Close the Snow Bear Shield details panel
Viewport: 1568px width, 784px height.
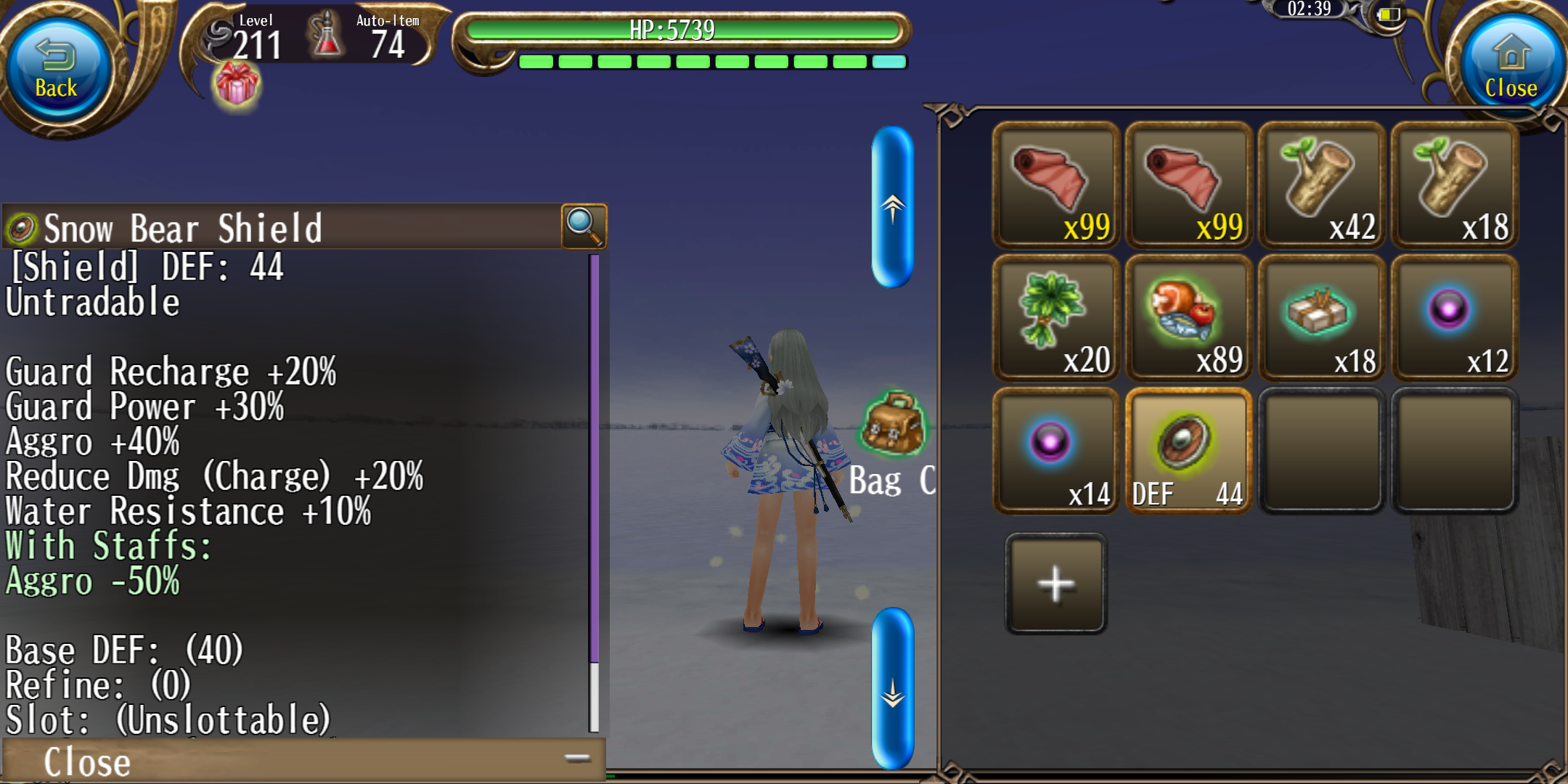point(303,761)
